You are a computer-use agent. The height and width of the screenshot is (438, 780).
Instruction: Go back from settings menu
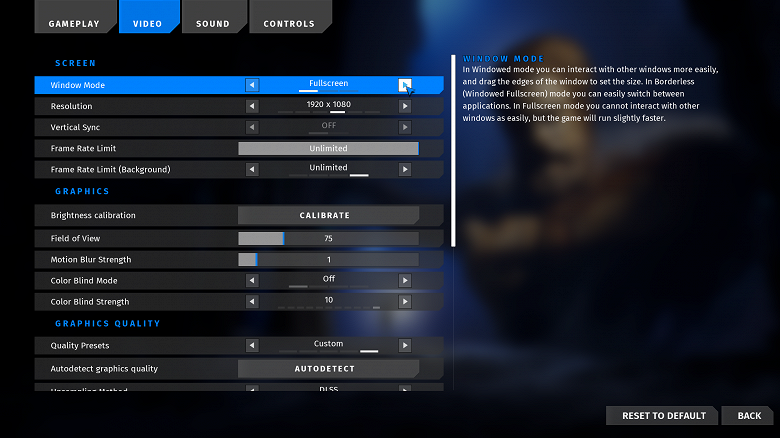pyautogui.click(x=749, y=416)
